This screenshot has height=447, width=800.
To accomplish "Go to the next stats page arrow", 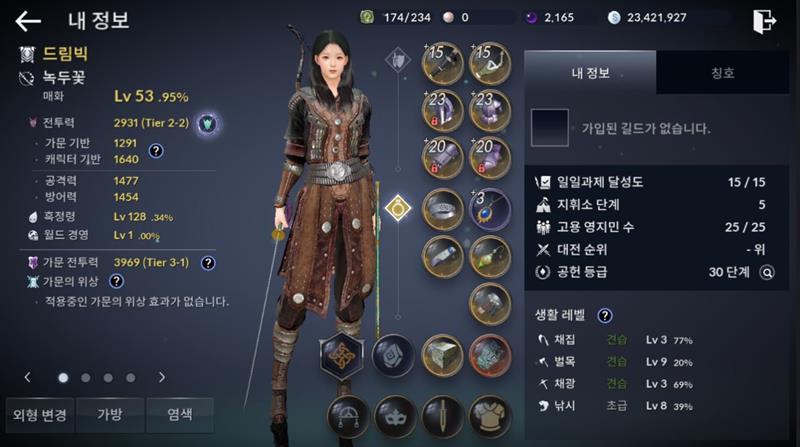I will [x=161, y=377].
